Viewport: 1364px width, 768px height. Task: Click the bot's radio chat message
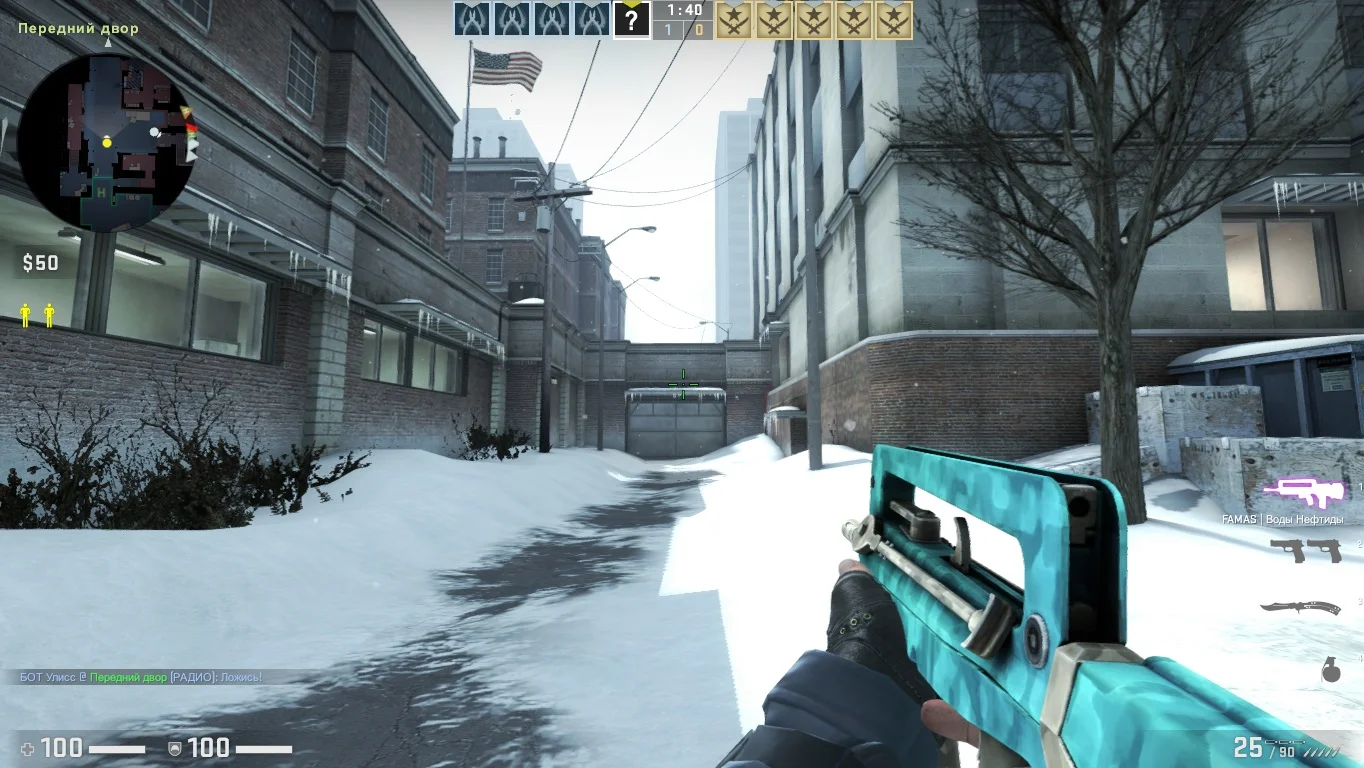141,677
